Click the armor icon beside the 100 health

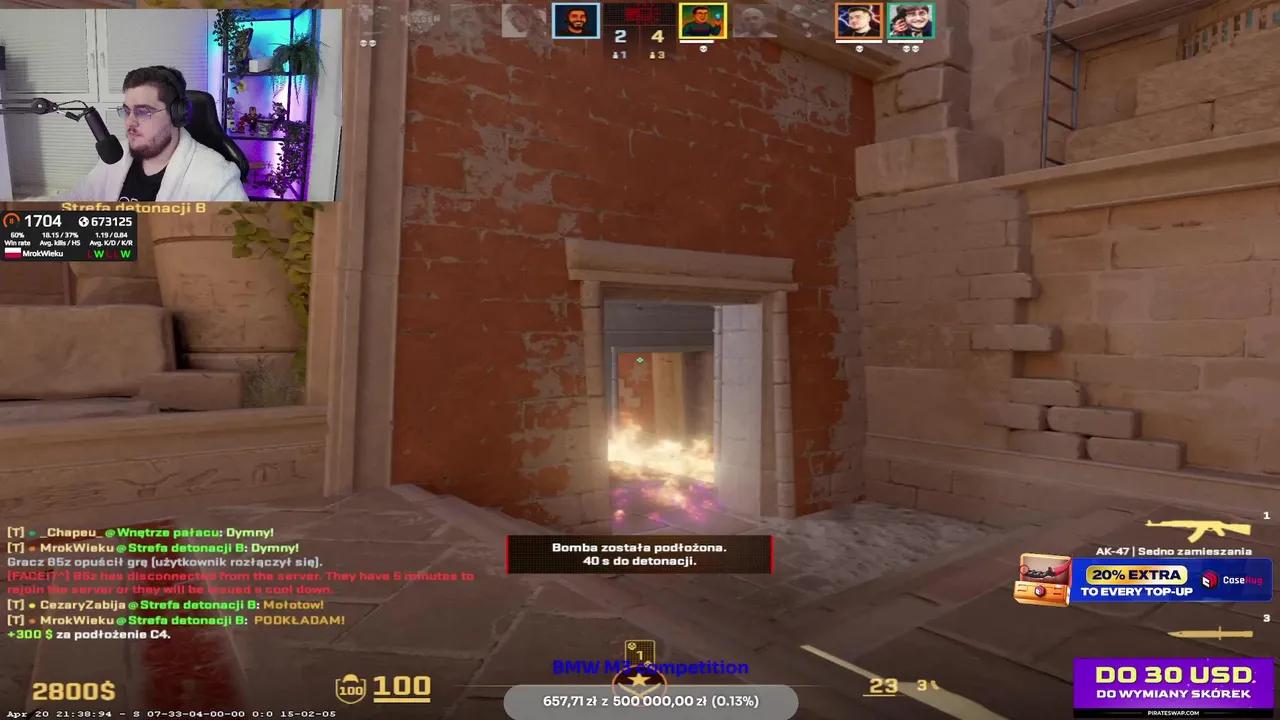[x=348, y=688]
